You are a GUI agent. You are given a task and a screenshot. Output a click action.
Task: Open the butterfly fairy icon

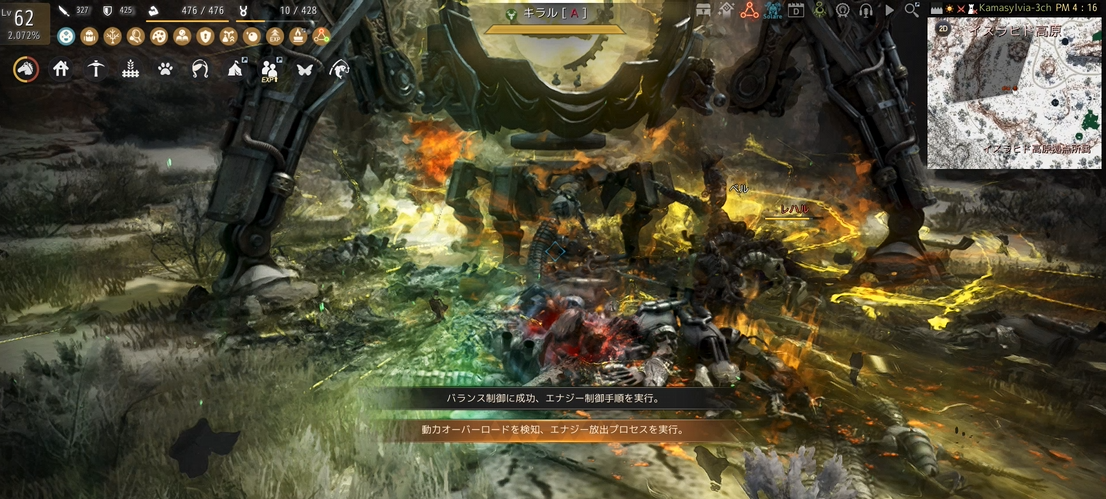tap(305, 69)
